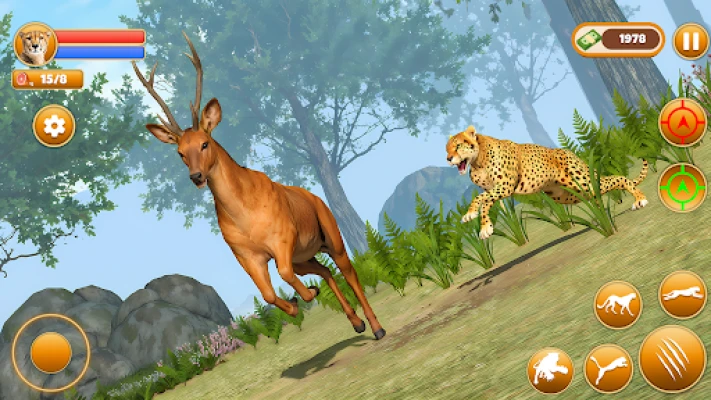Select the walking cheetah button
The width and height of the screenshot is (711, 400).
pos(618,305)
